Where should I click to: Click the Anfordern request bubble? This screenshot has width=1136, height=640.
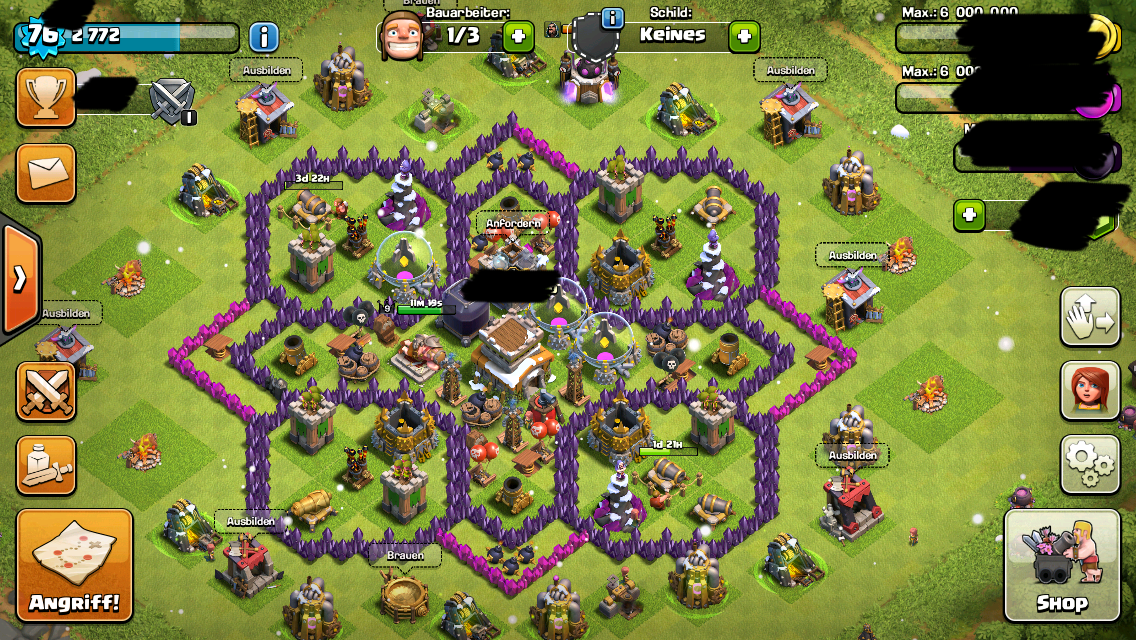tap(514, 223)
